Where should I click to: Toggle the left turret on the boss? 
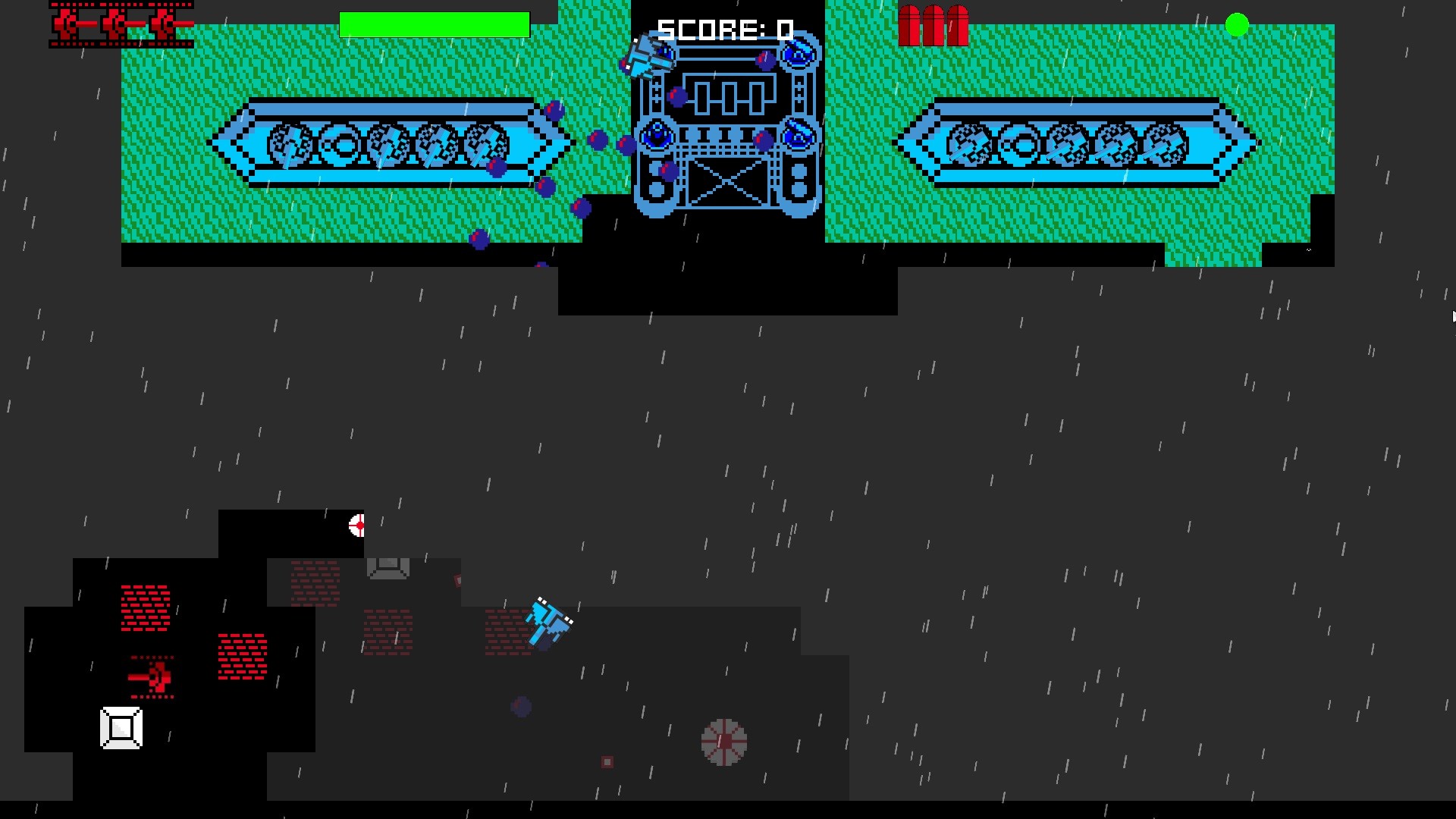click(657, 136)
